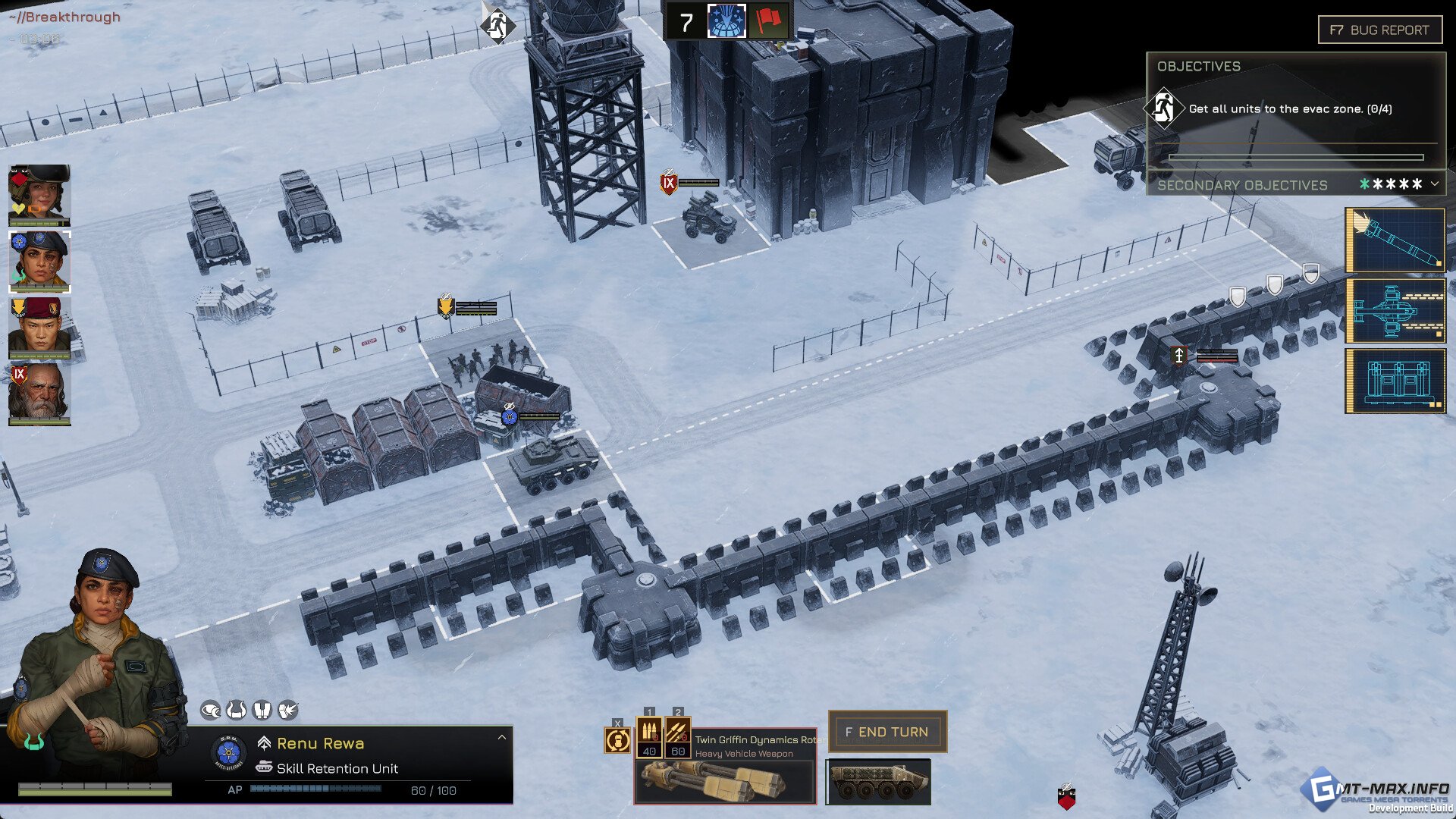Expand the Secondary Objectives panel

pyautogui.click(x=1434, y=184)
